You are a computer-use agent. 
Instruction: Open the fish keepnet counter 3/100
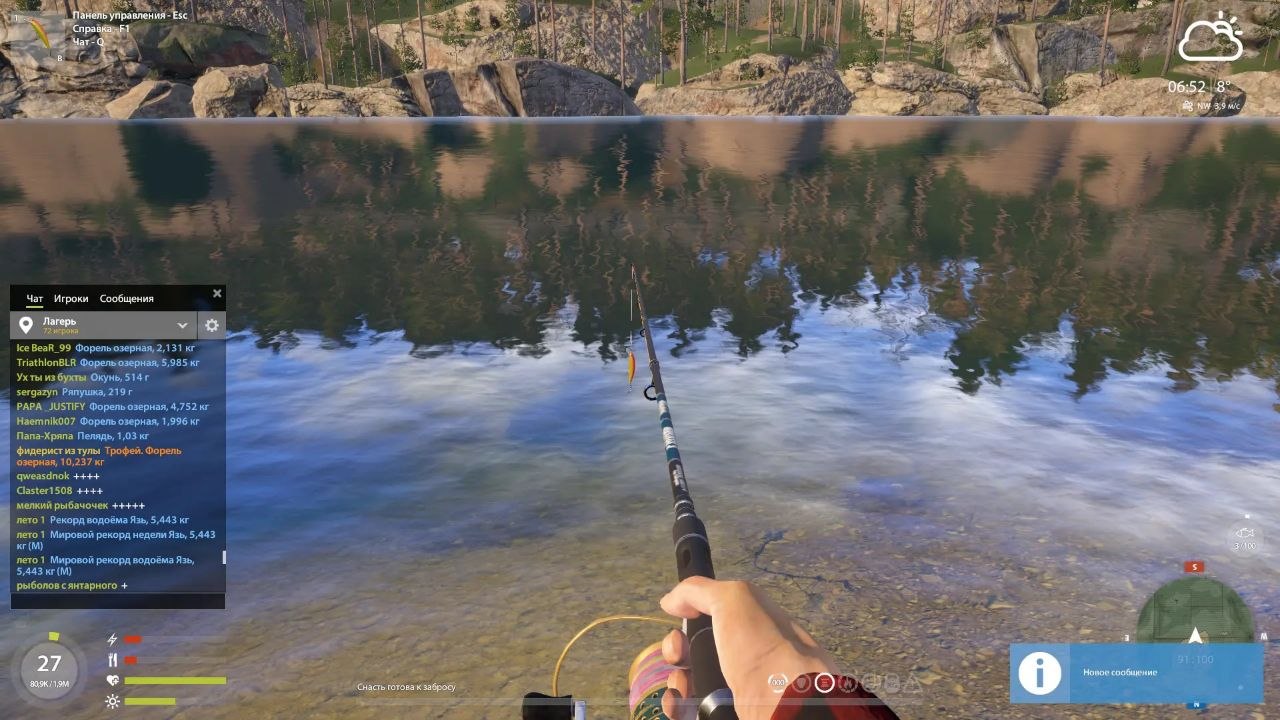point(1244,539)
